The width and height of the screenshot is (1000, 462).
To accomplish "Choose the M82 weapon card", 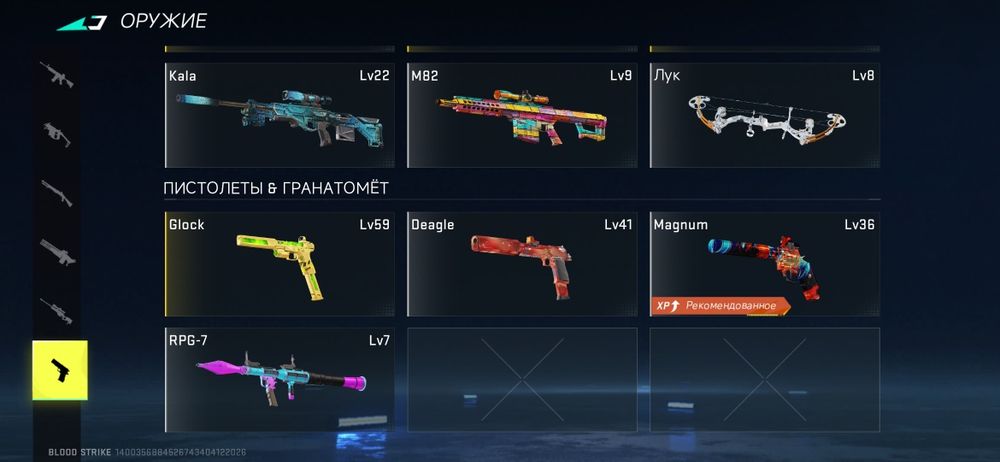I will 521,115.
